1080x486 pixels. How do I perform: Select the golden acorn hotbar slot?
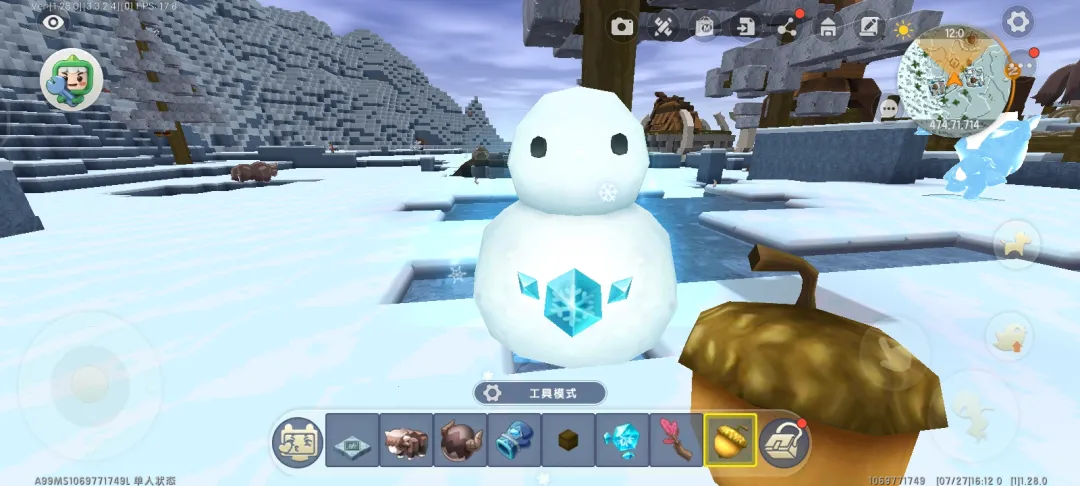point(730,440)
